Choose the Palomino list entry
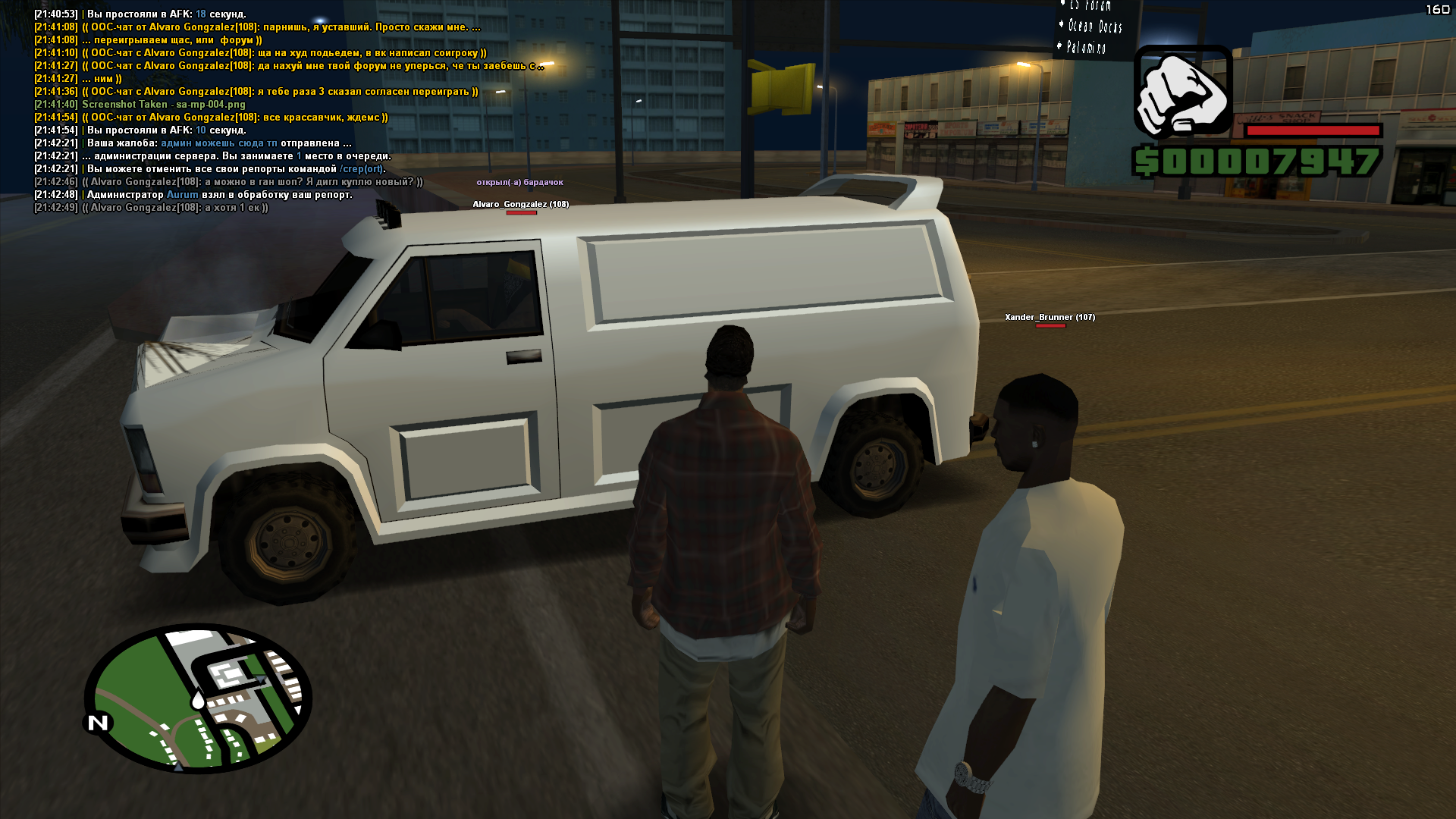Image resolution: width=1456 pixels, height=819 pixels. pos(1086,48)
